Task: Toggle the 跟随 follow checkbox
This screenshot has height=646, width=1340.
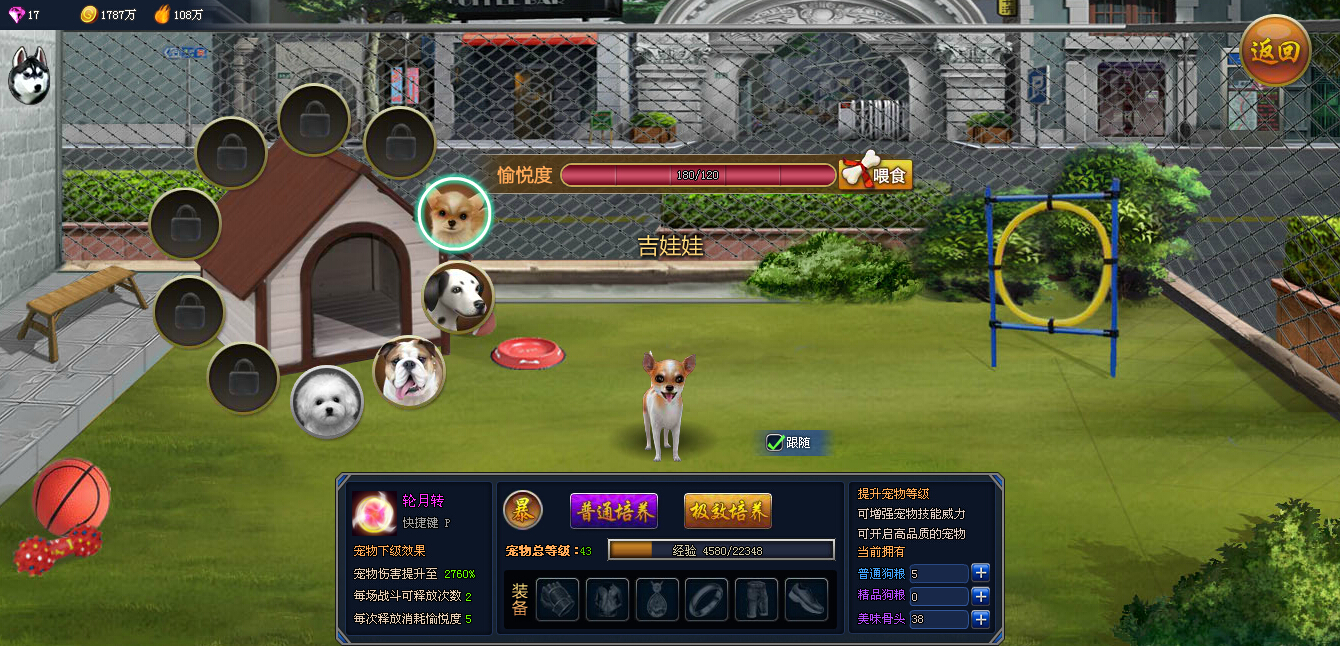Action: 774,442
